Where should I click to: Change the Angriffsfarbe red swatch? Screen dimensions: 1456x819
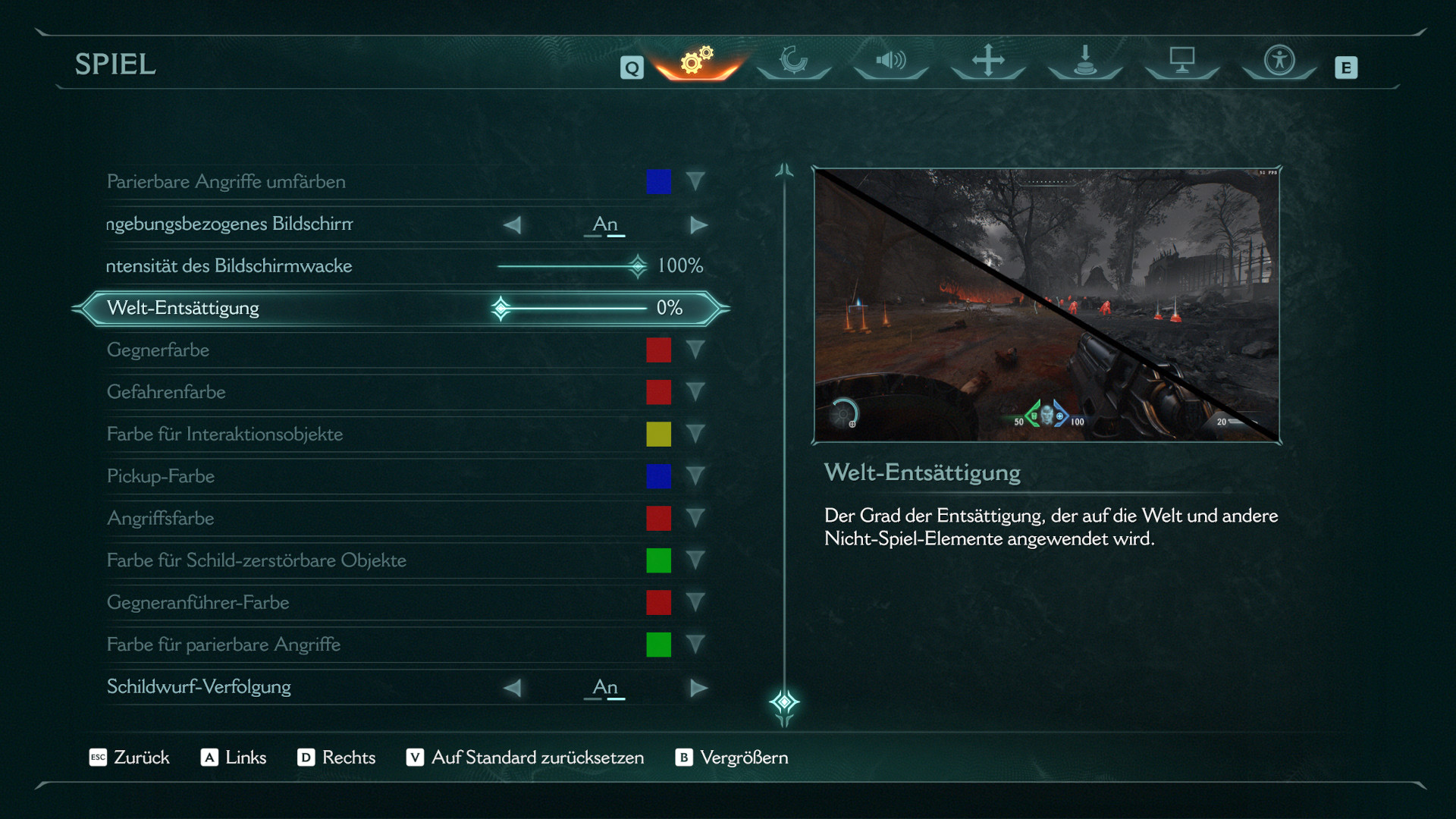658,519
